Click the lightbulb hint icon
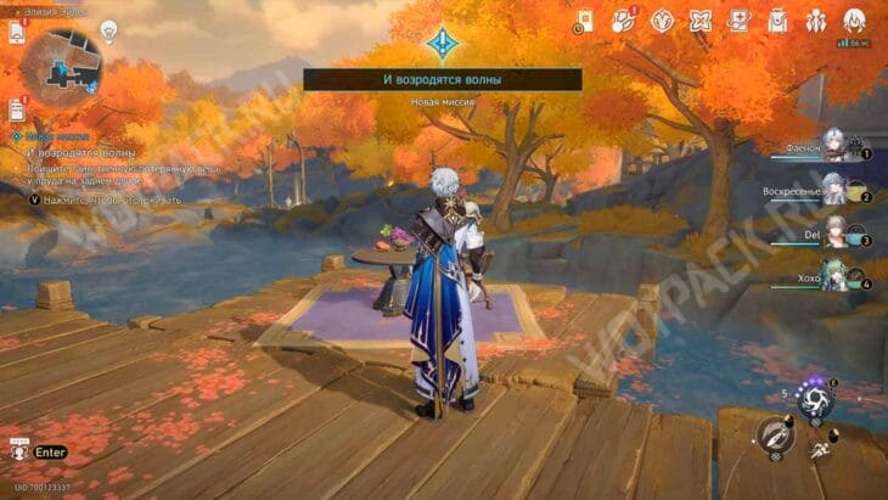Screen dimensions: 888x500 [110, 31]
